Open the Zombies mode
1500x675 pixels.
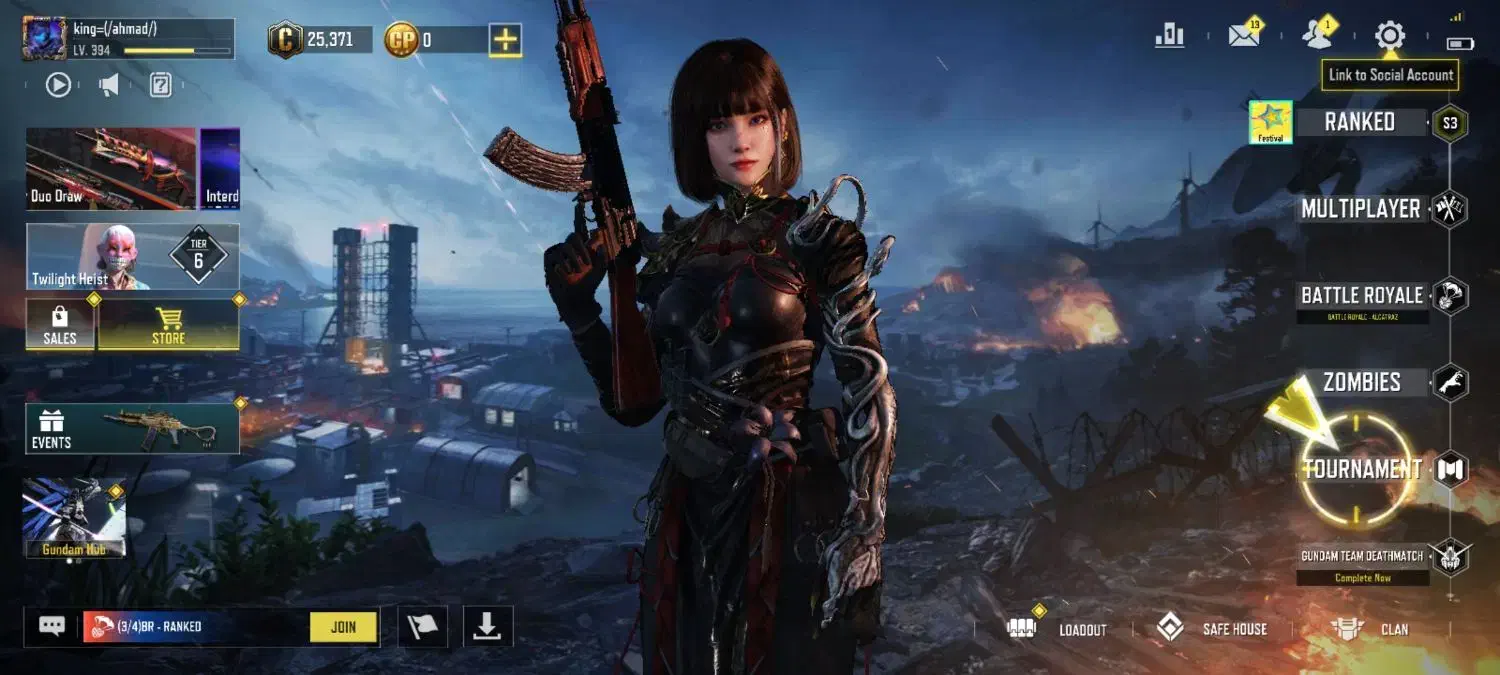(x=1361, y=382)
